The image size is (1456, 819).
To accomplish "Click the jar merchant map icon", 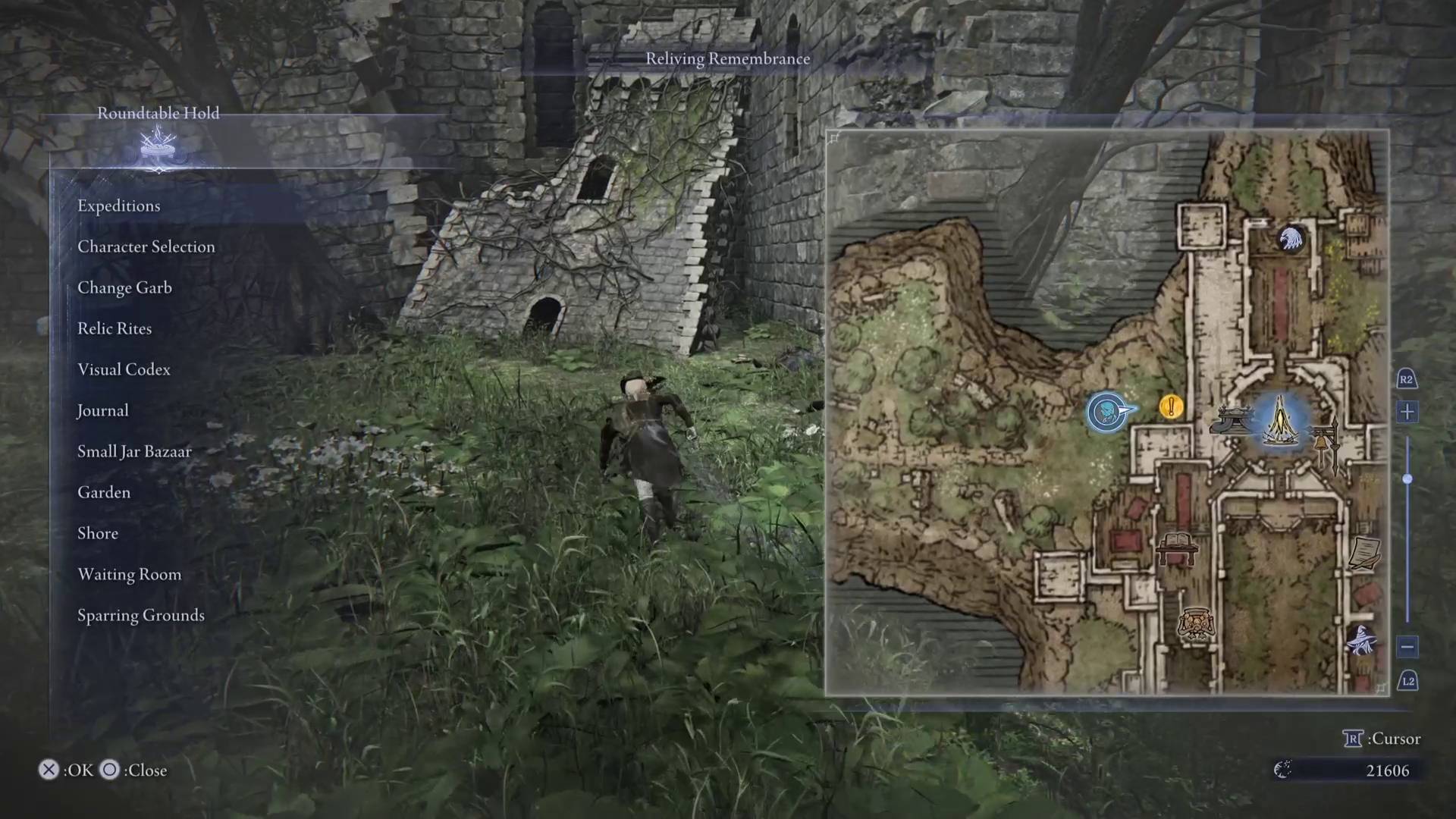I will point(1196,625).
